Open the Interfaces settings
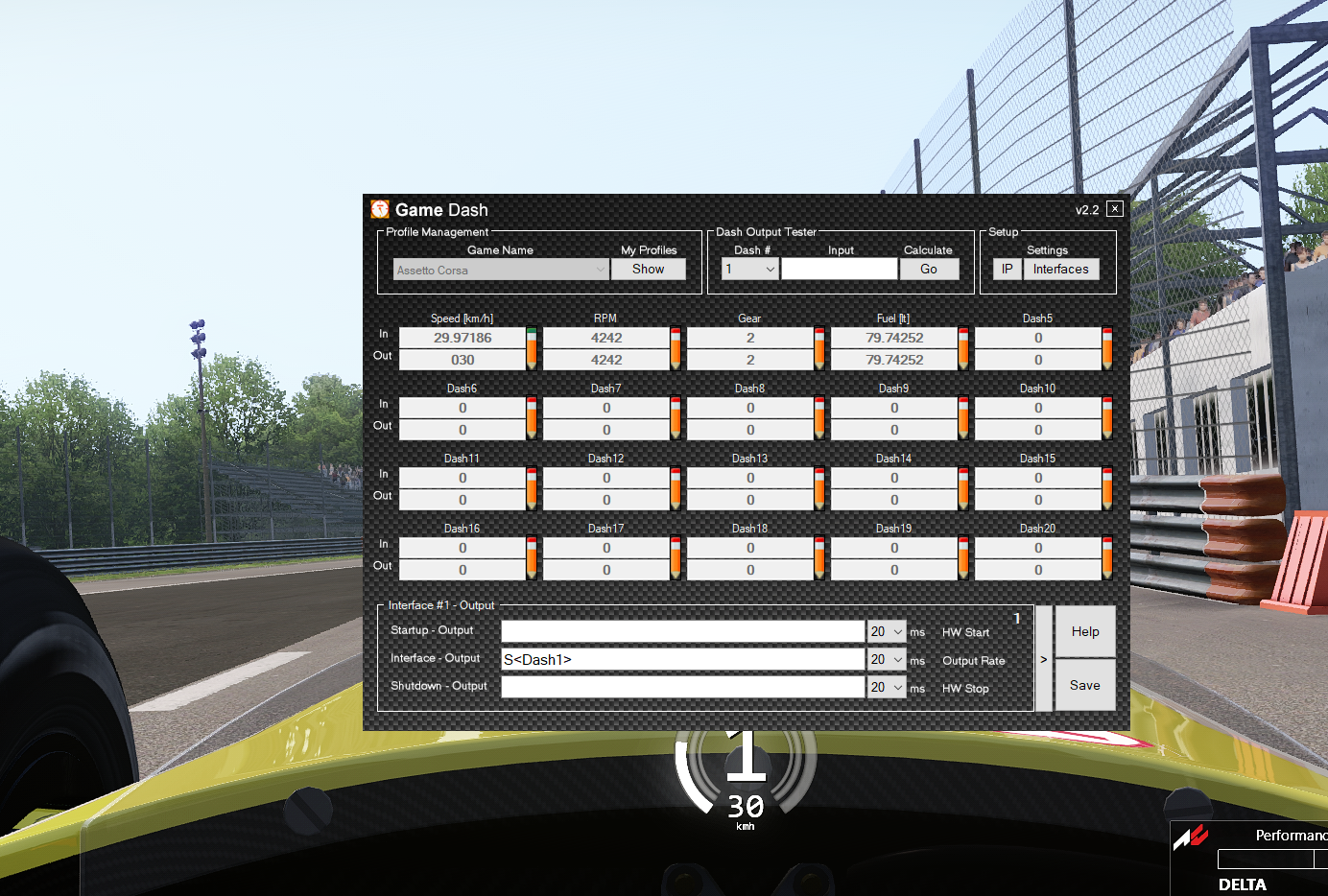 click(x=1060, y=270)
